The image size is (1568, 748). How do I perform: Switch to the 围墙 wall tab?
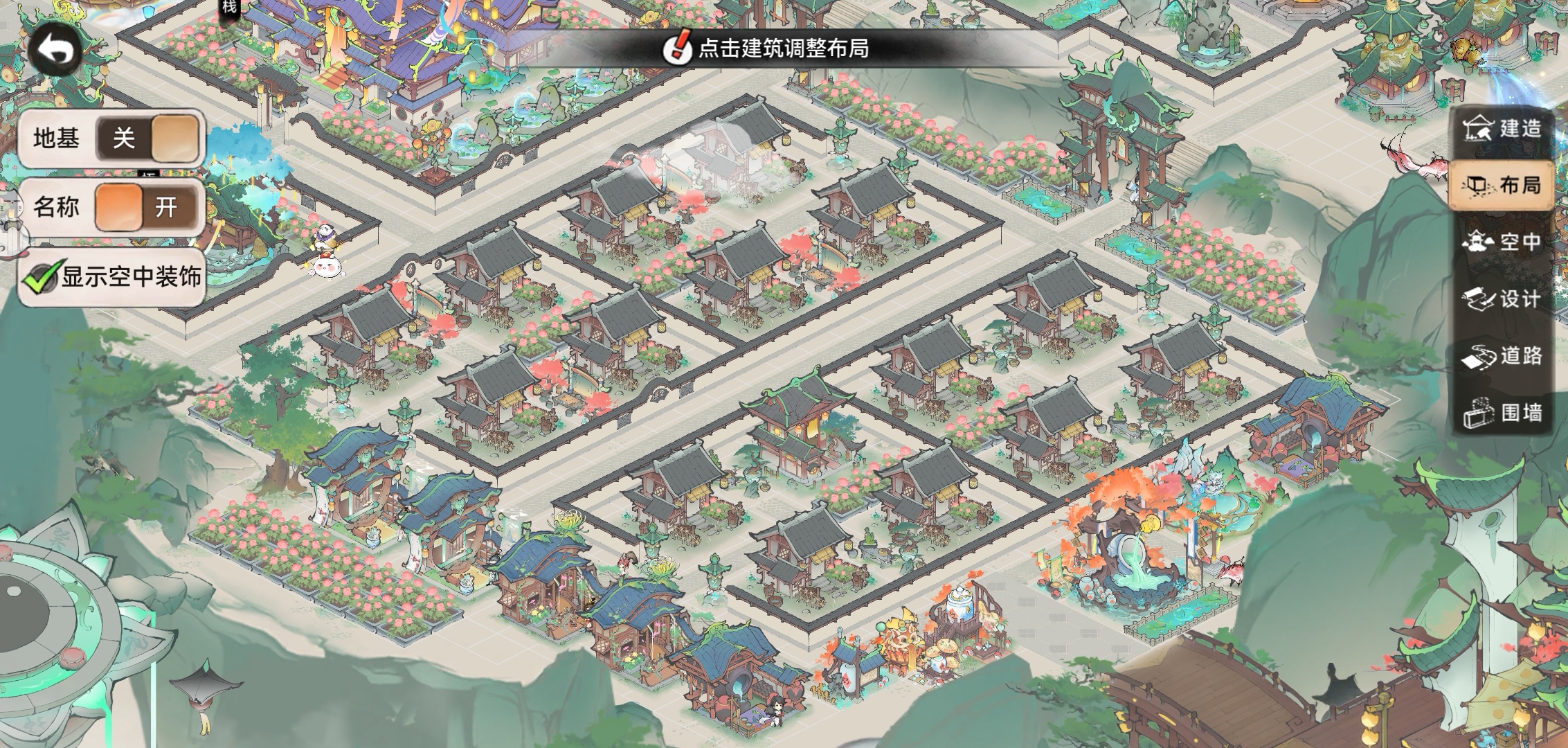tap(1502, 413)
